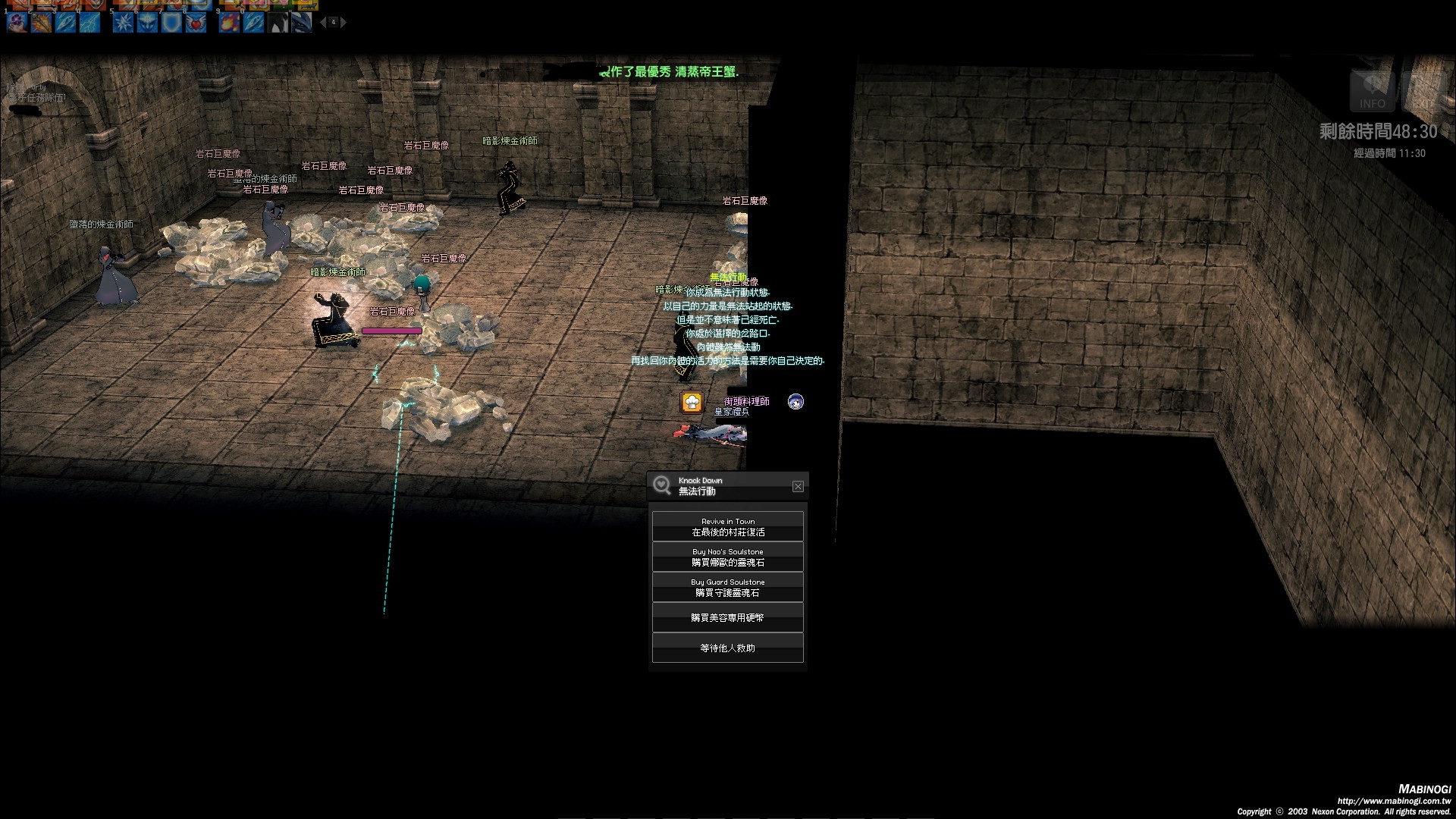Choose Revive in Town option
Image resolution: width=1456 pixels, height=819 pixels.
click(x=727, y=527)
